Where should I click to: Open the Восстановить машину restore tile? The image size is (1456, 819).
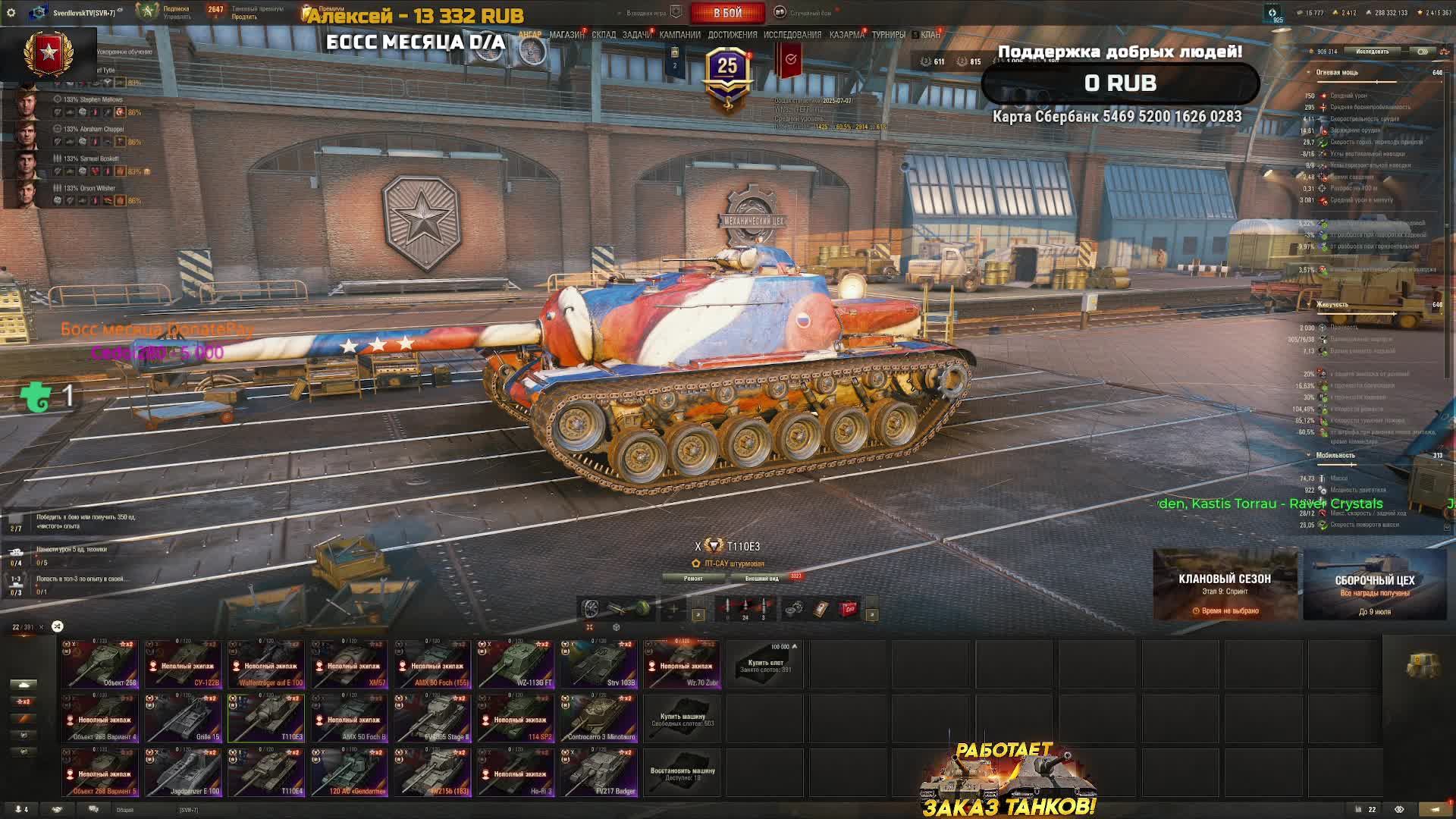pyautogui.click(x=682, y=772)
